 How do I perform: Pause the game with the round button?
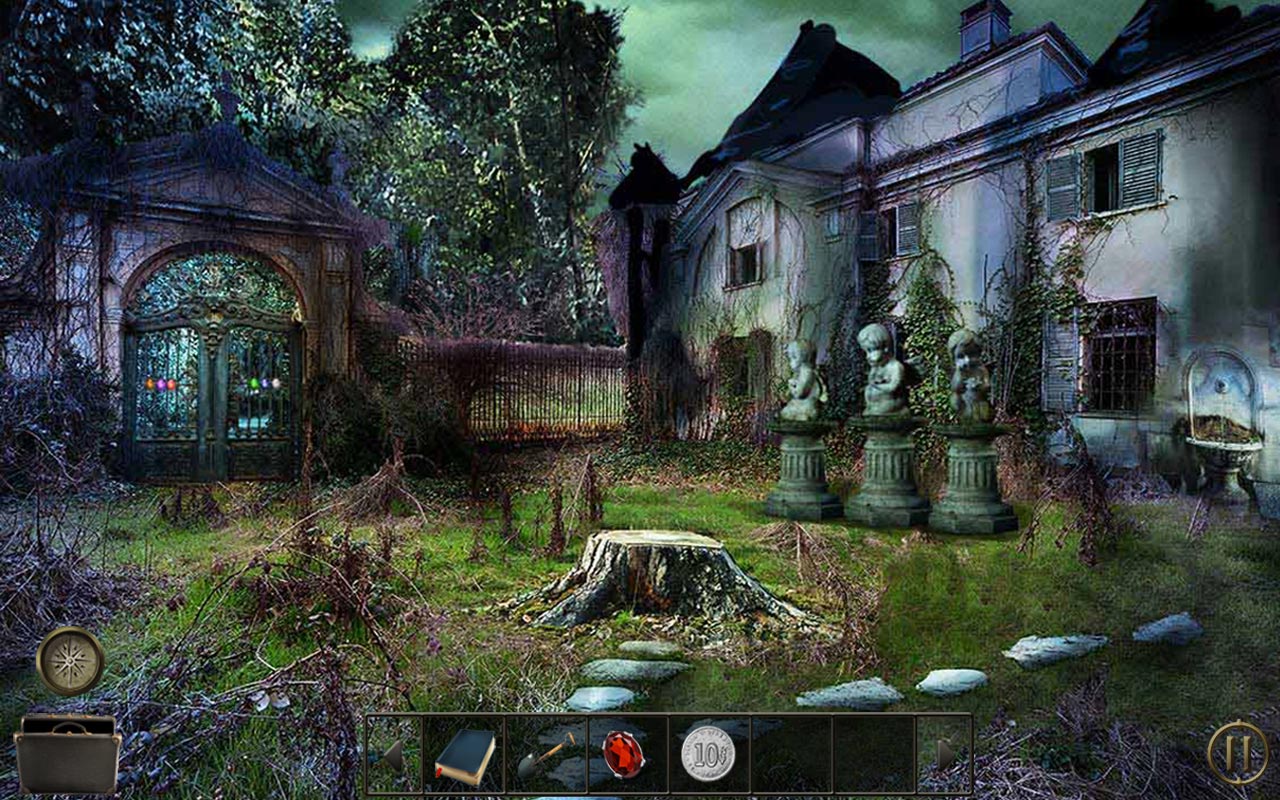1237,752
